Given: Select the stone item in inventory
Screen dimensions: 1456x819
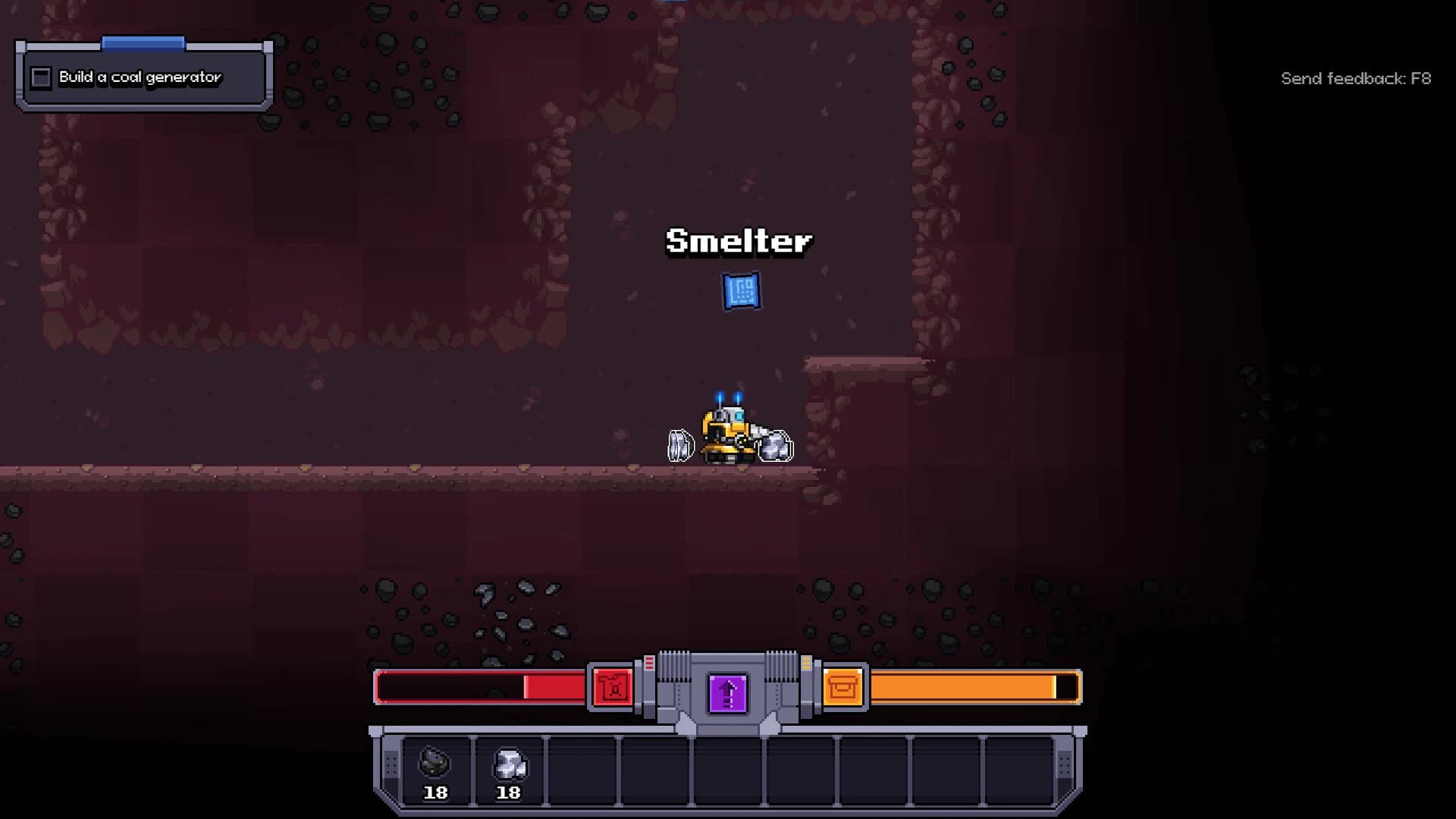Looking at the screenshot, I should [510, 767].
